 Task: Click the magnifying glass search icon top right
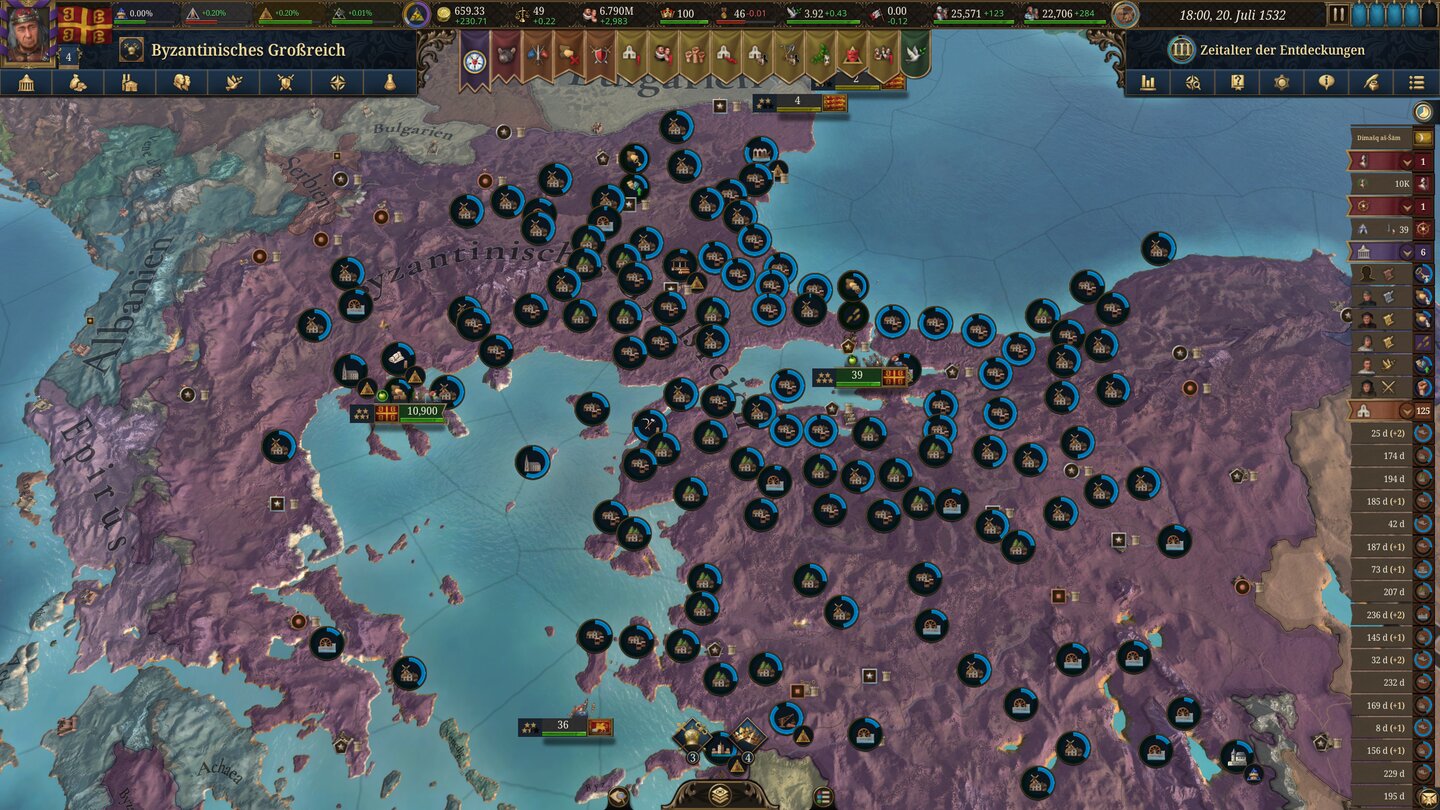pyautogui.click(x=1193, y=82)
